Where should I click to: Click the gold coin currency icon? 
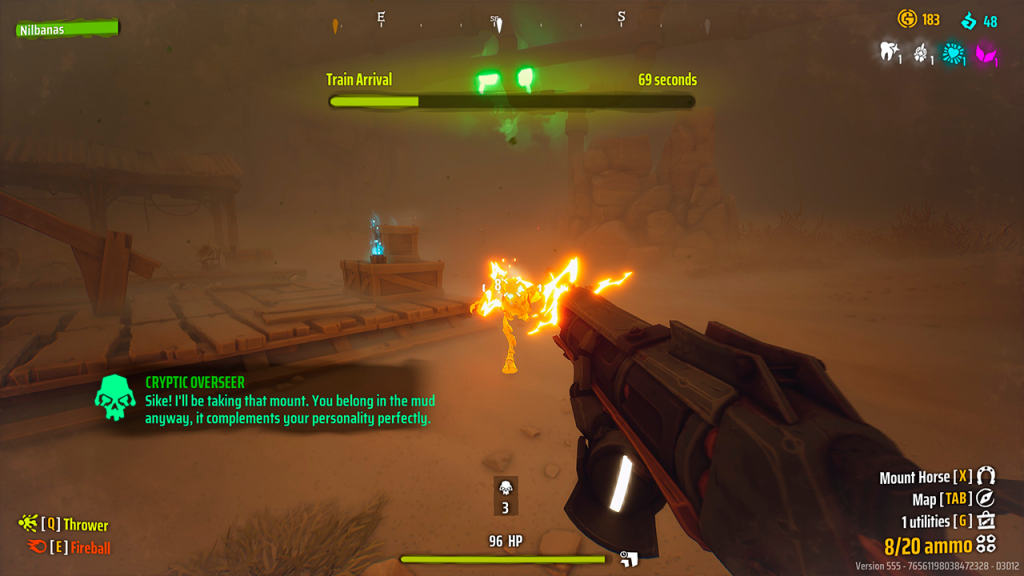pyautogui.click(x=908, y=19)
